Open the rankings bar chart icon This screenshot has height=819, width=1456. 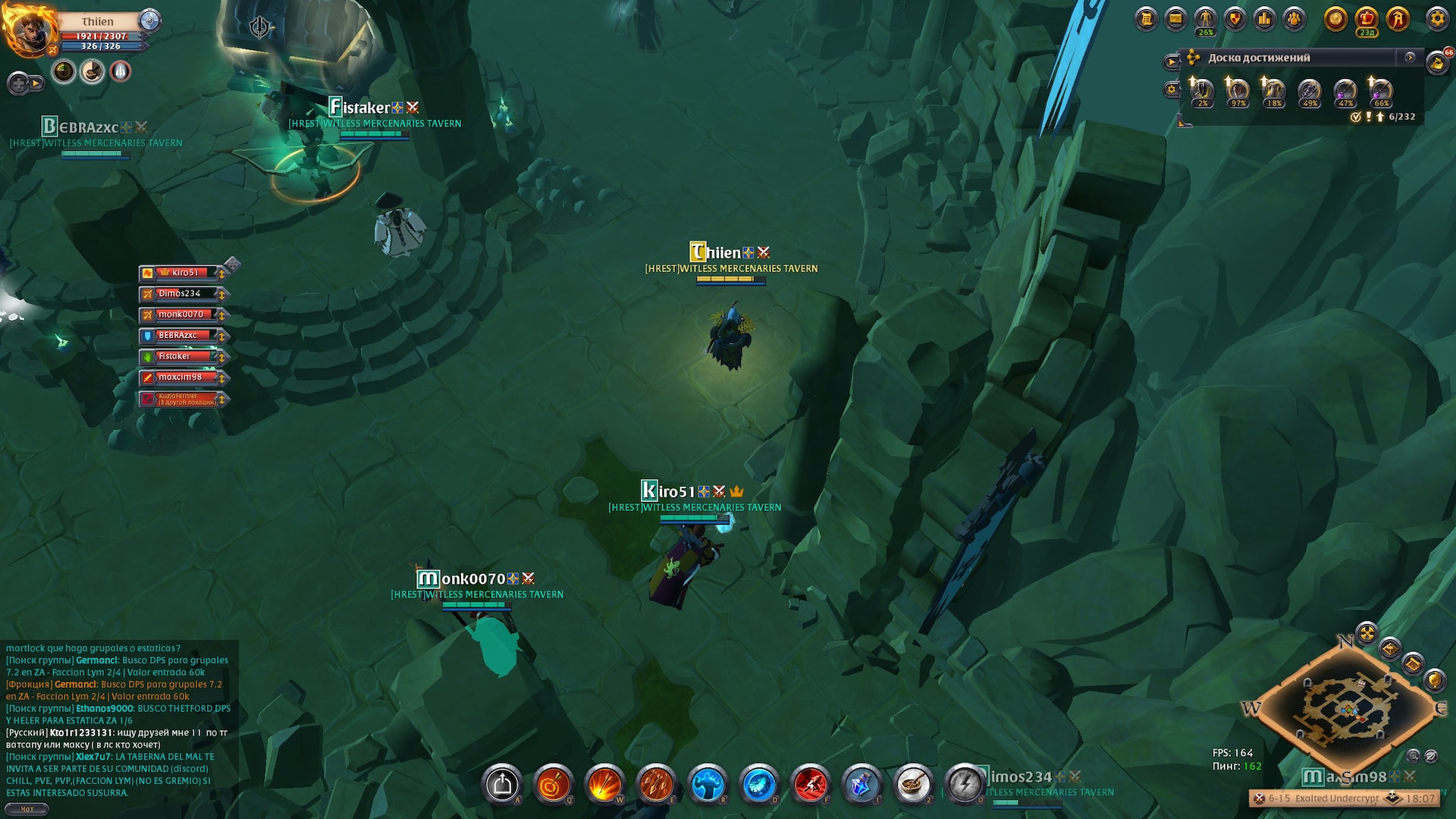click(x=1264, y=19)
